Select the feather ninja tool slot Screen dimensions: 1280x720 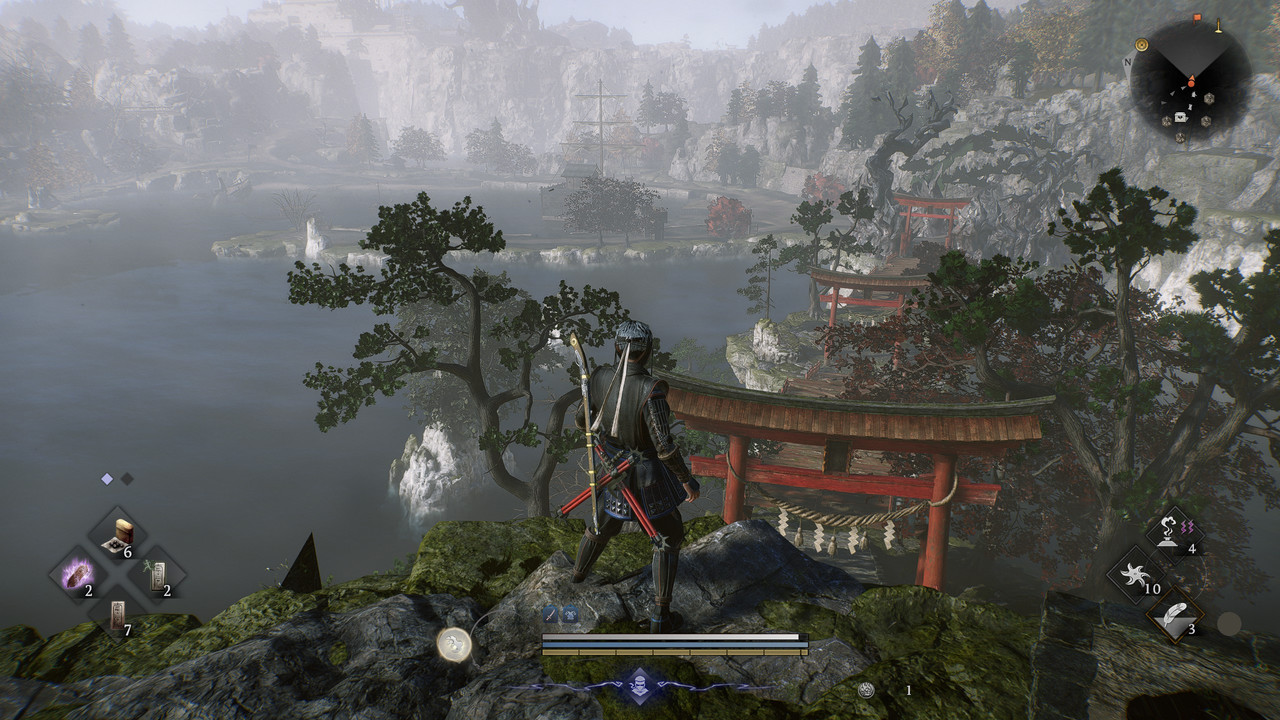(x=1174, y=616)
